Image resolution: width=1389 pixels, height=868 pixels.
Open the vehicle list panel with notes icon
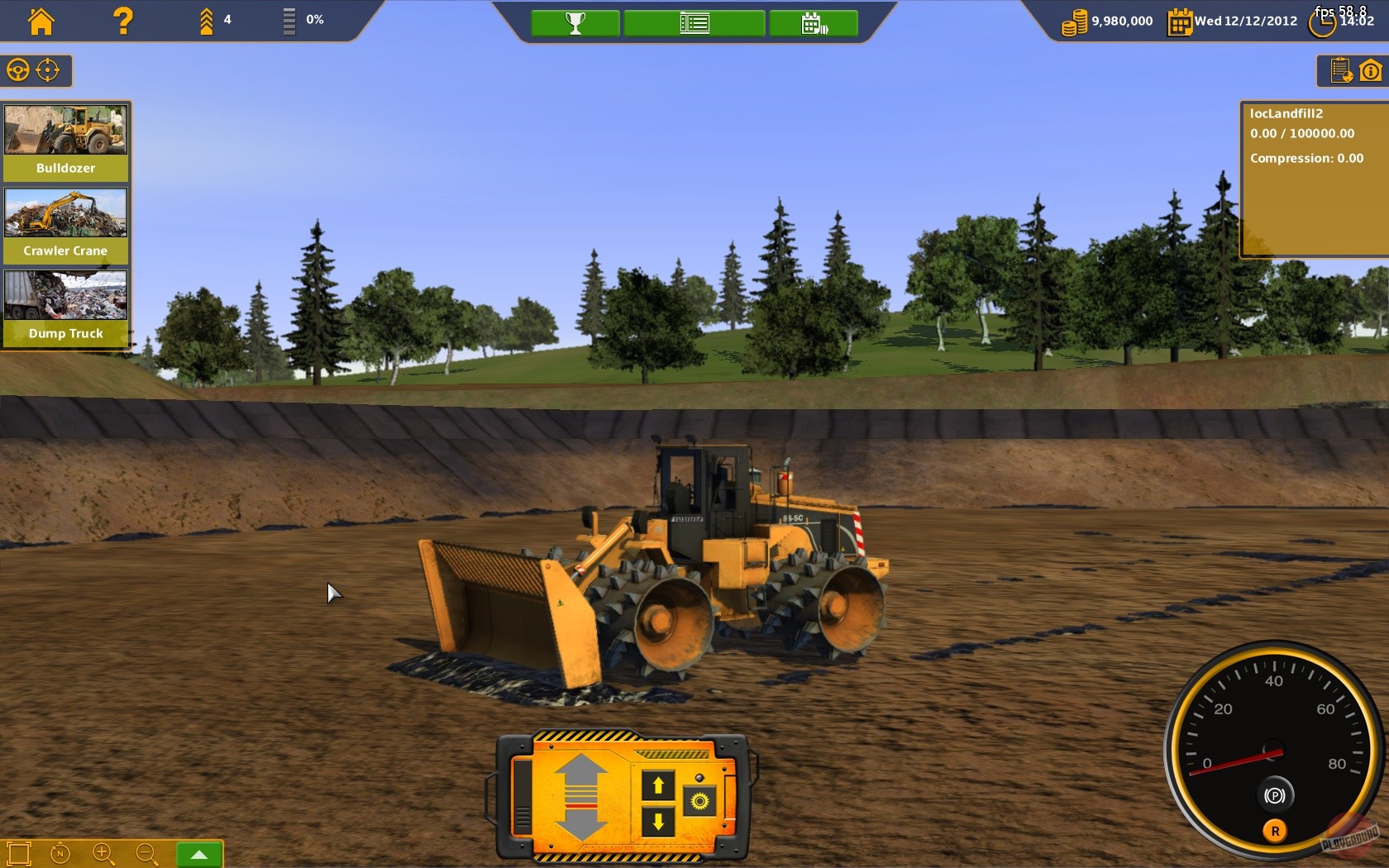click(x=1341, y=71)
